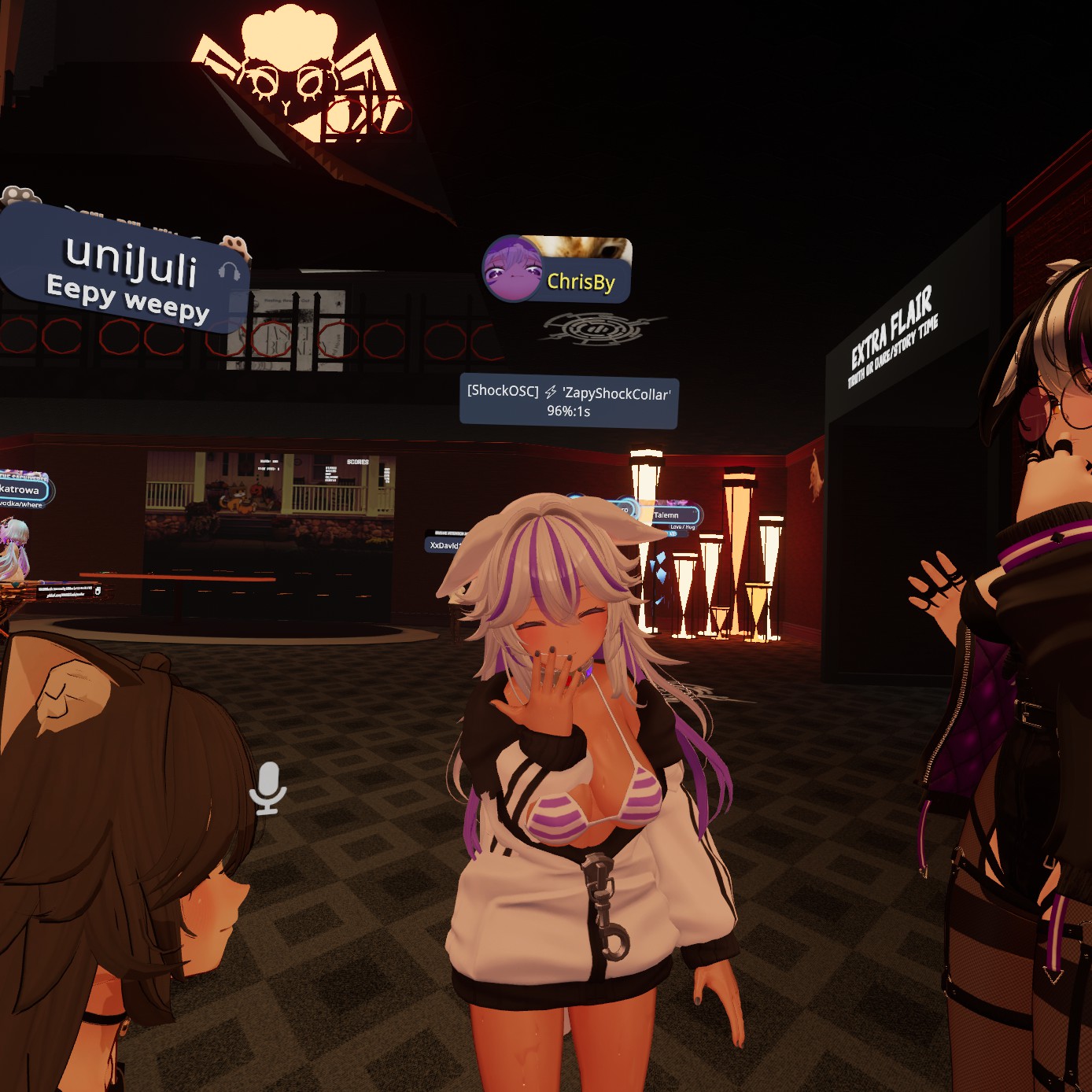Select the ChrisBy player nameplate

[x=581, y=281]
